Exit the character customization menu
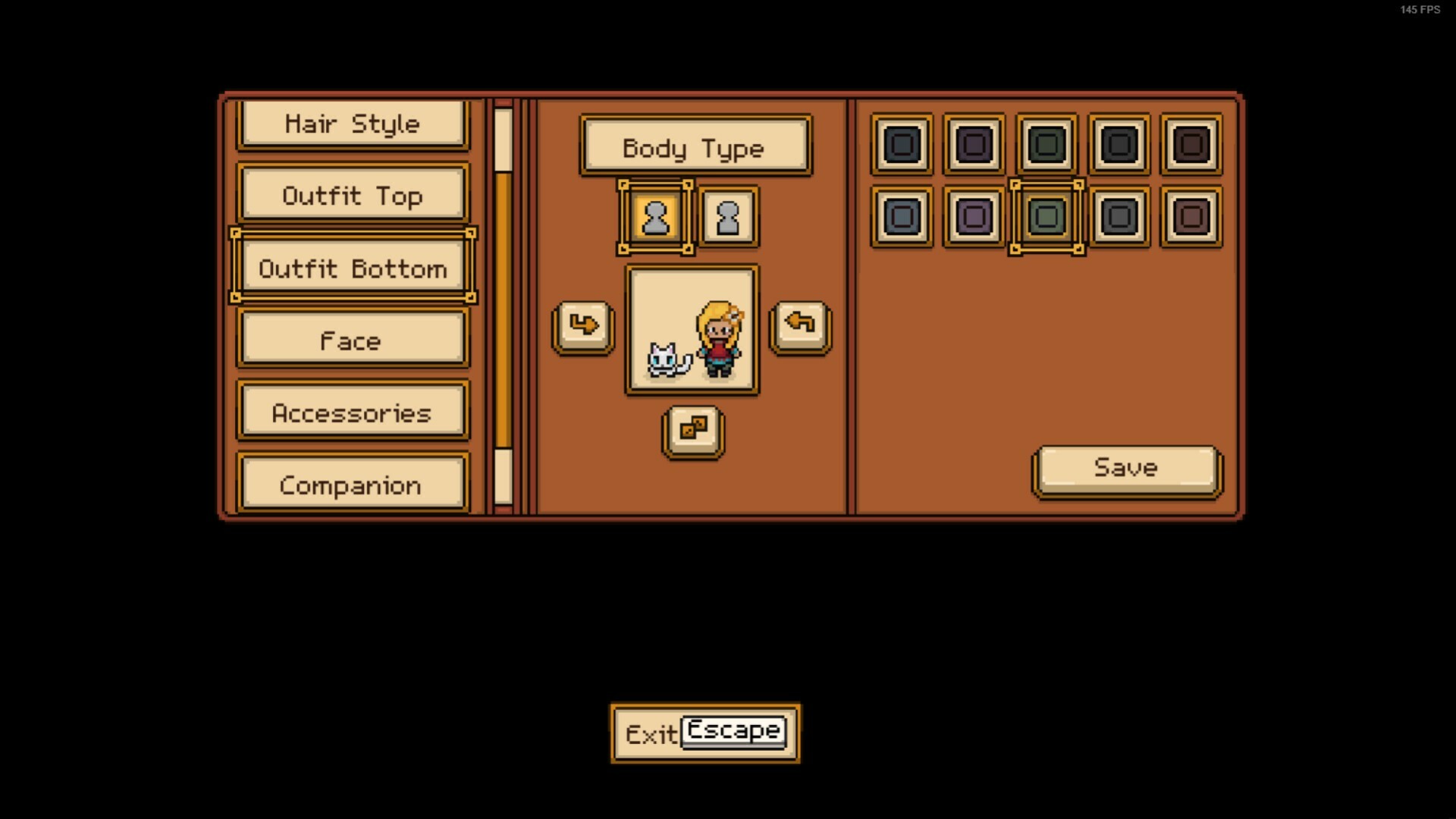This screenshot has height=819, width=1456. [x=704, y=732]
